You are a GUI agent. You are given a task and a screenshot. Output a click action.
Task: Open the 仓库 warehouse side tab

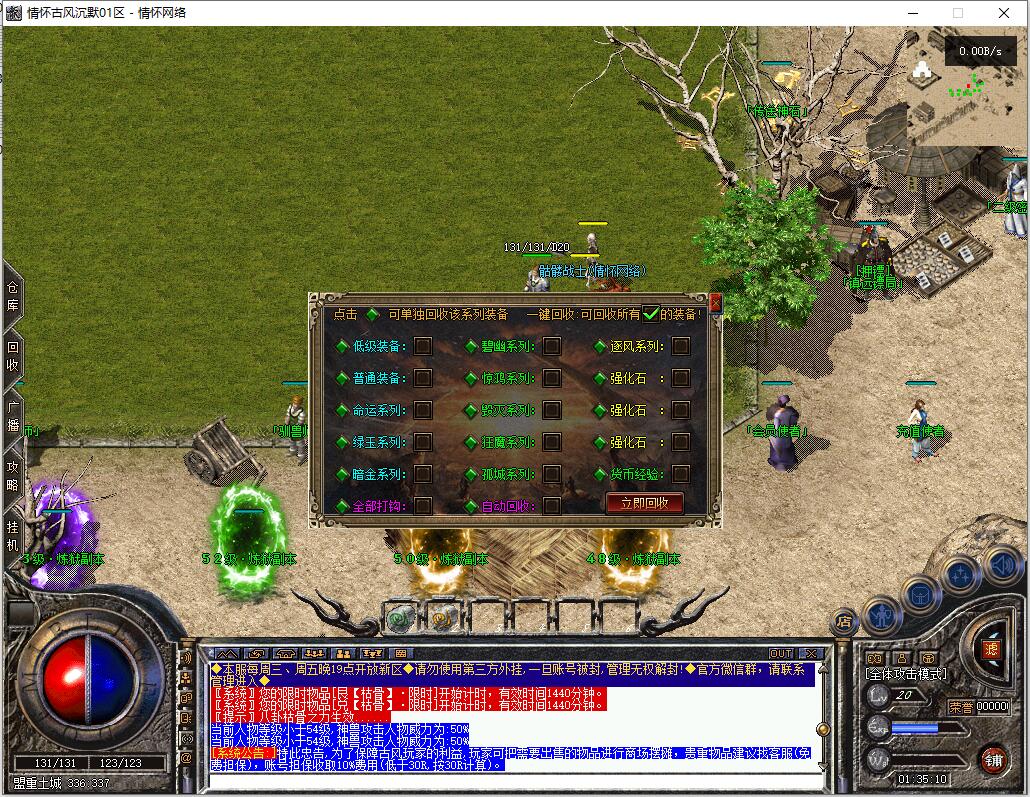pyautogui.click(x=13, y=297)
